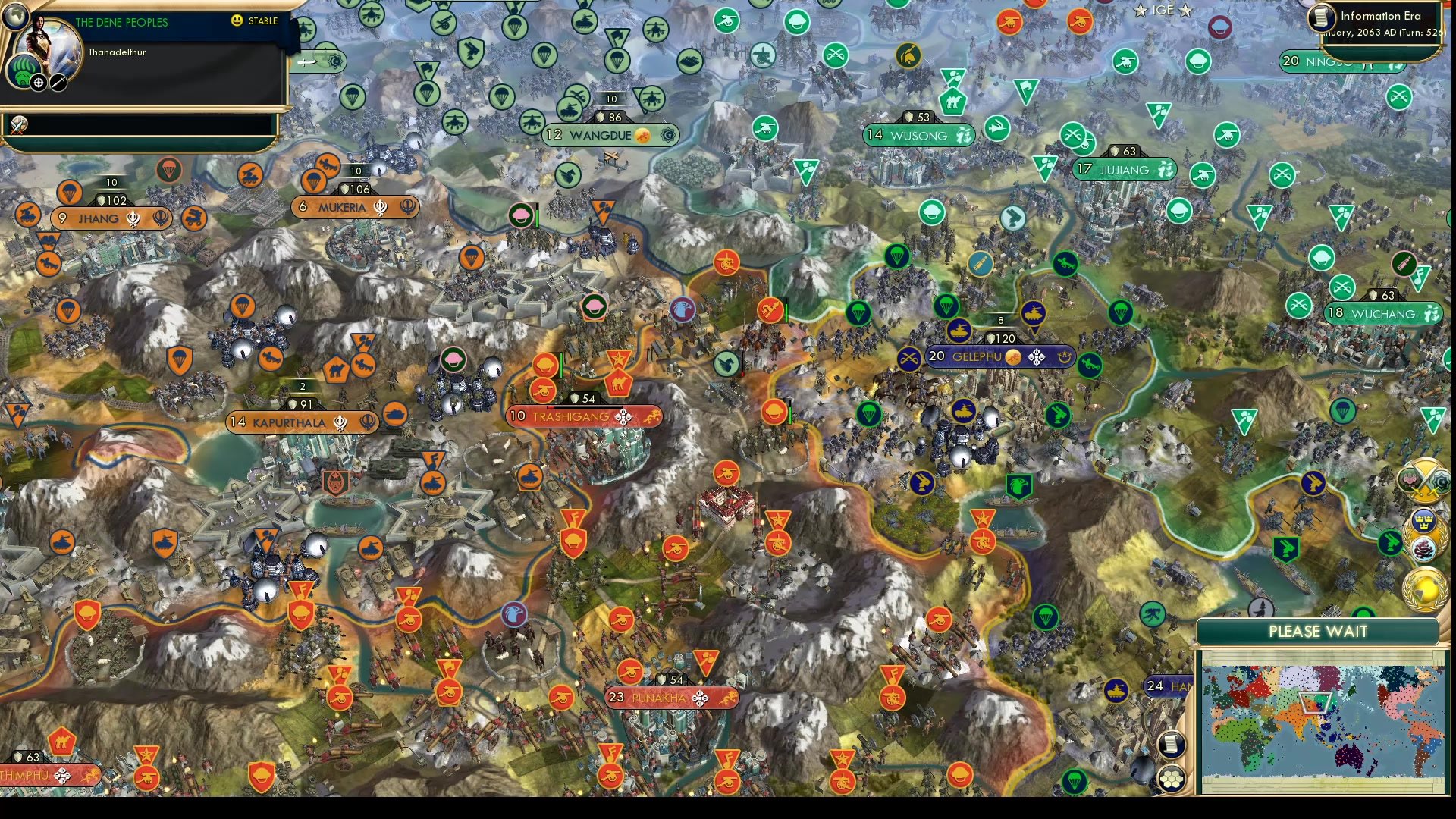Select the sword icon next to the crosshair

58,82
